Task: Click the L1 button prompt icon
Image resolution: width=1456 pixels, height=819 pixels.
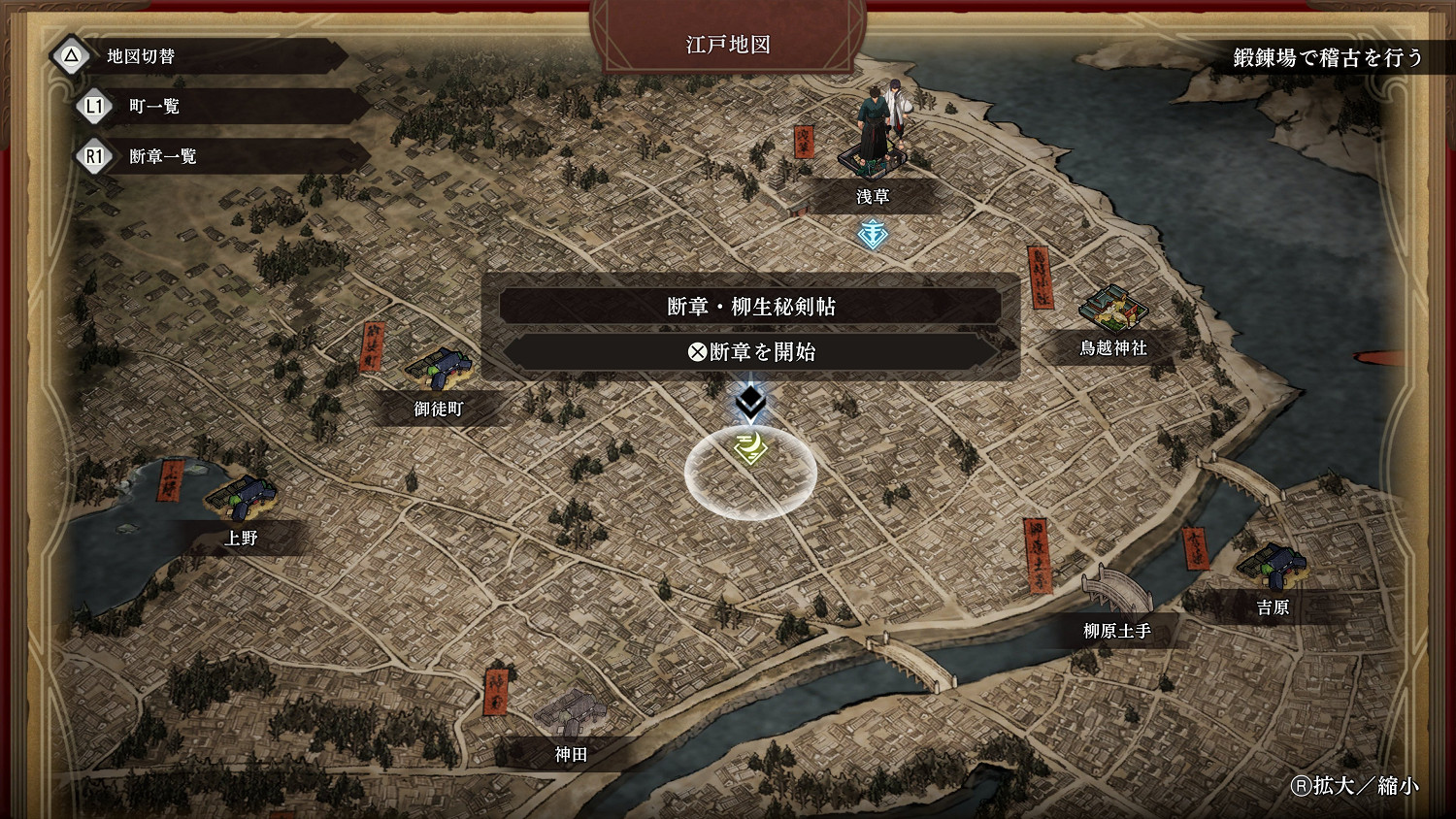Action: pyautogui.click(x=93, y=107)
